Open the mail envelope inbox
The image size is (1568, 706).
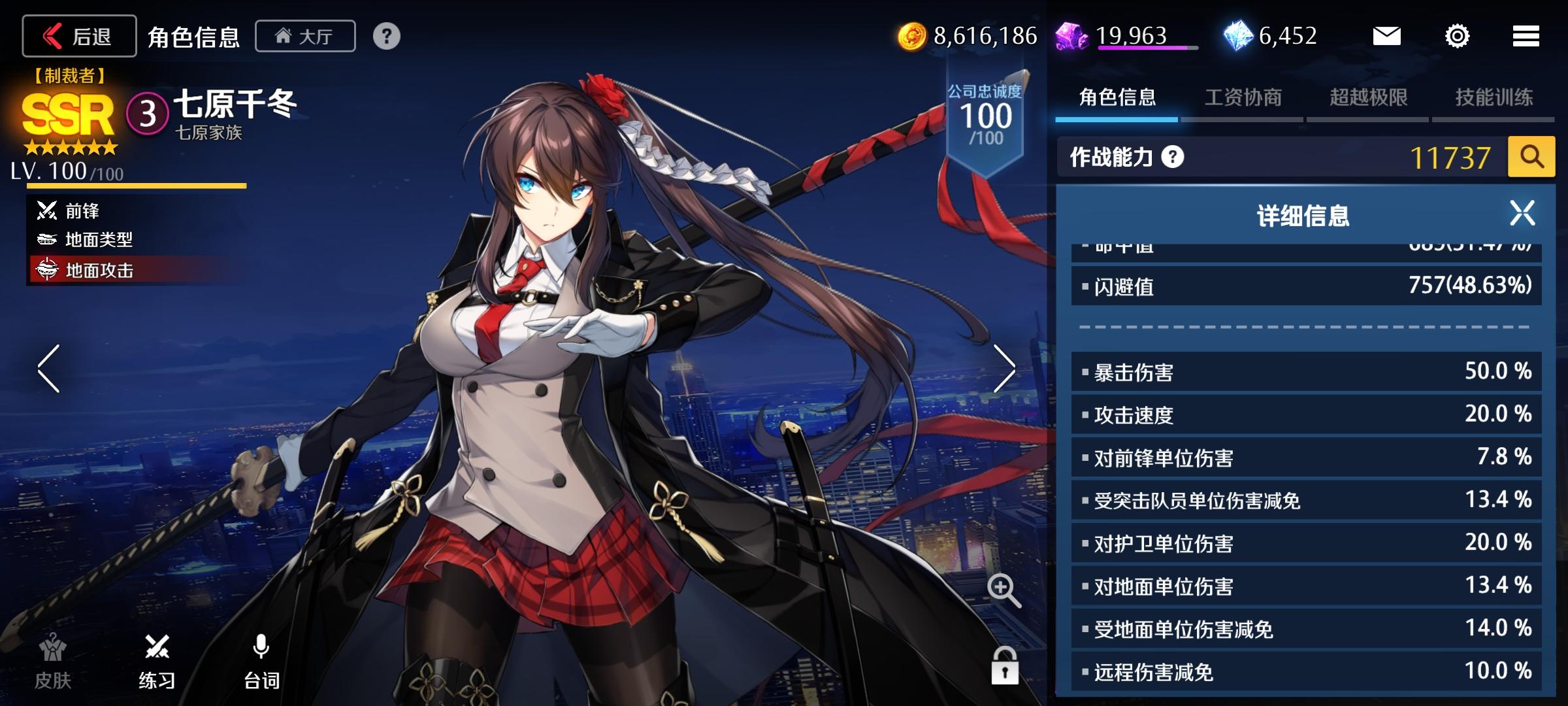pyautogui.click(x=1386, y=36)
